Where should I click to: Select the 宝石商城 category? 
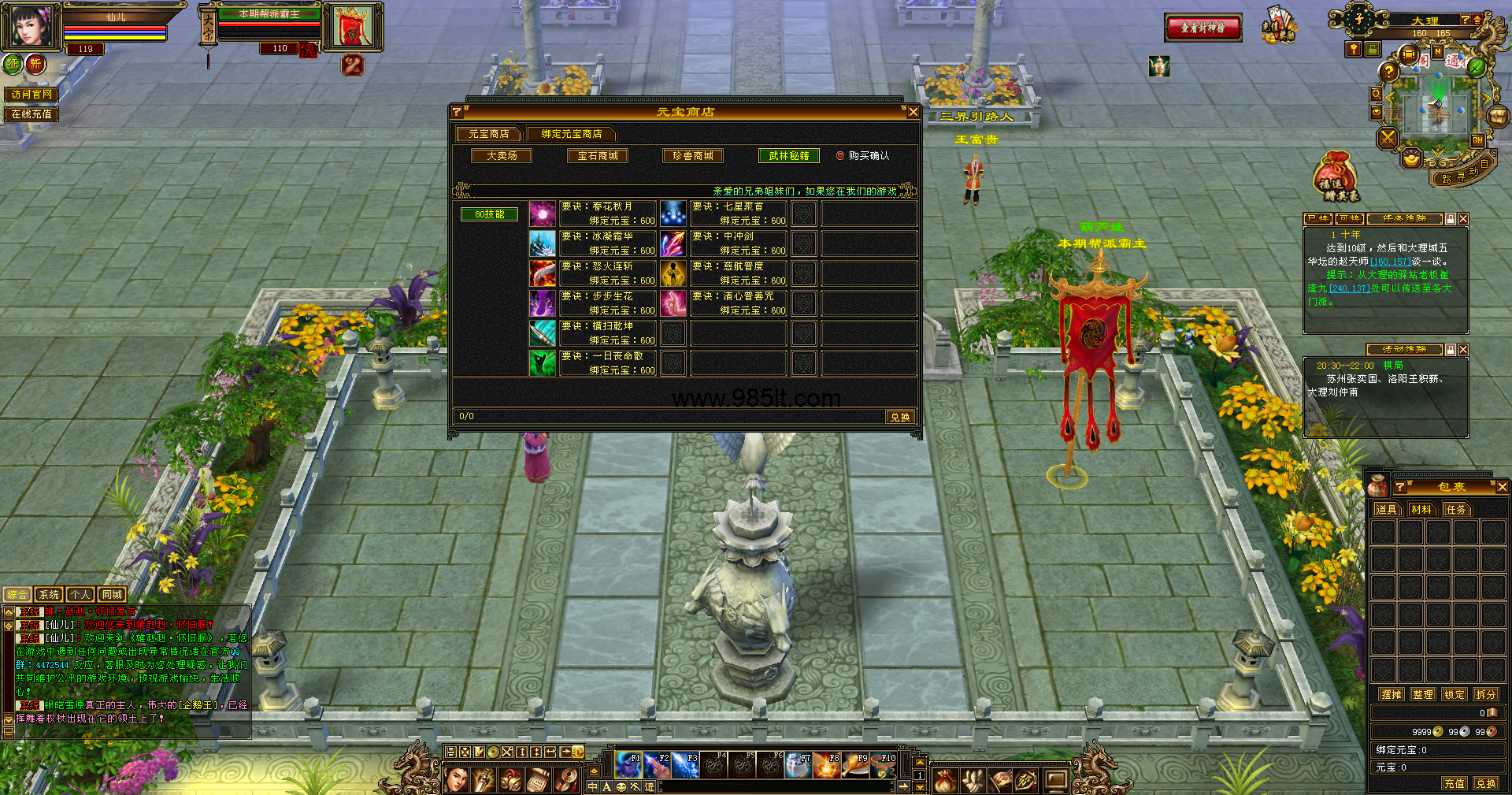click(598, 156)
